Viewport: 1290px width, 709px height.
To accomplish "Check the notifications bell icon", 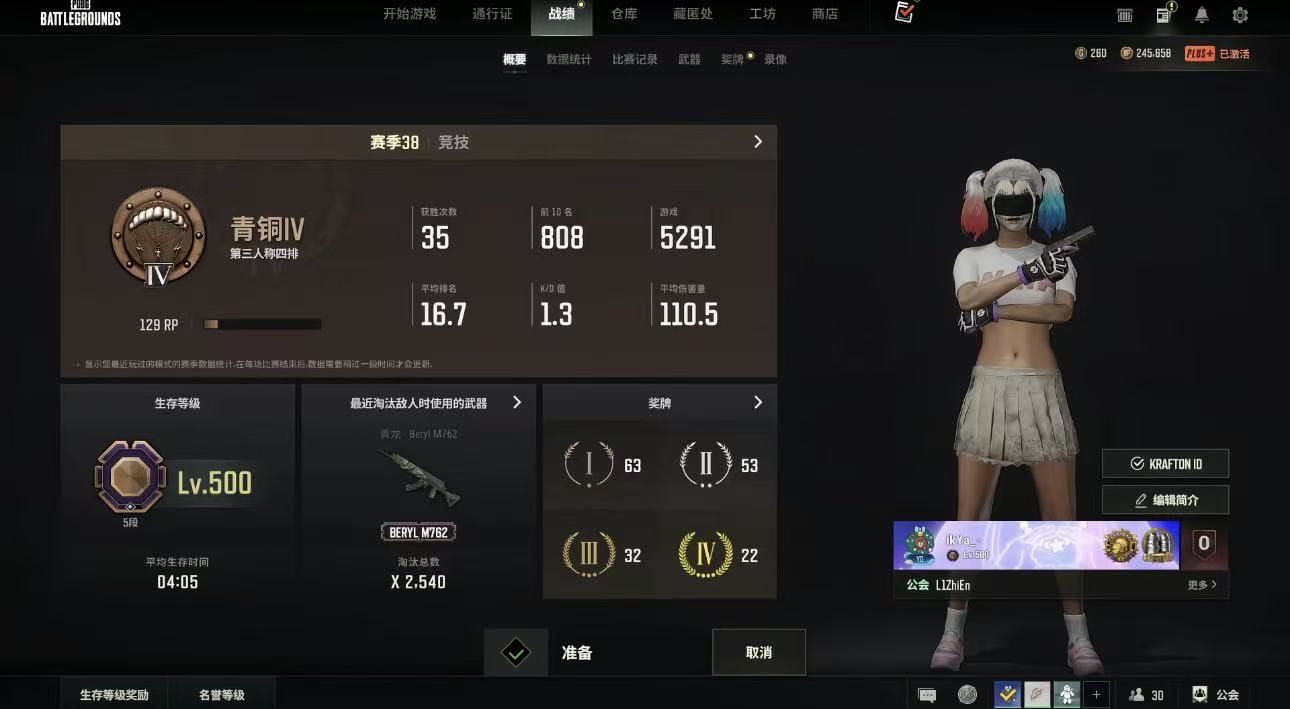I will [1202, 15].
